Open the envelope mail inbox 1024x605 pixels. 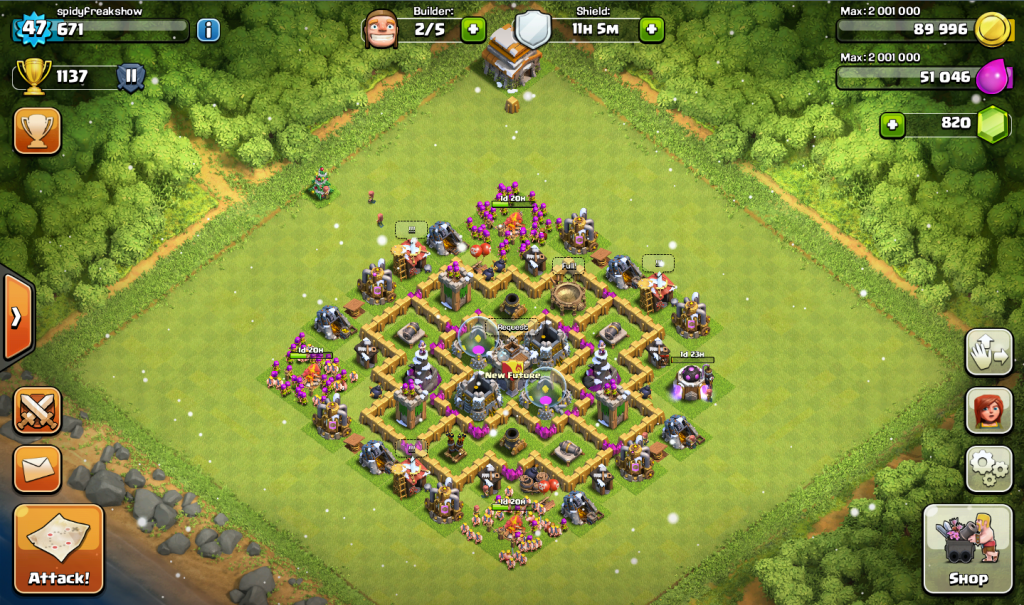tap(37, 468)
